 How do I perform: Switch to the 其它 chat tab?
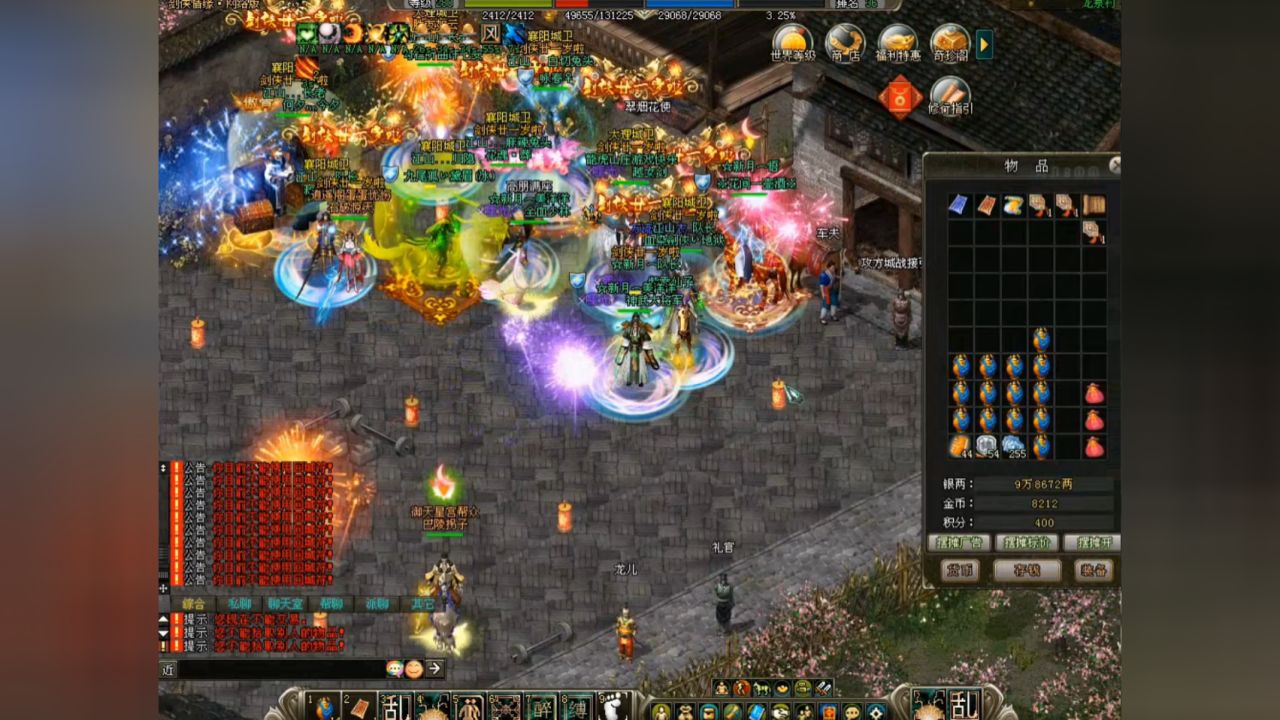(422, 604)
